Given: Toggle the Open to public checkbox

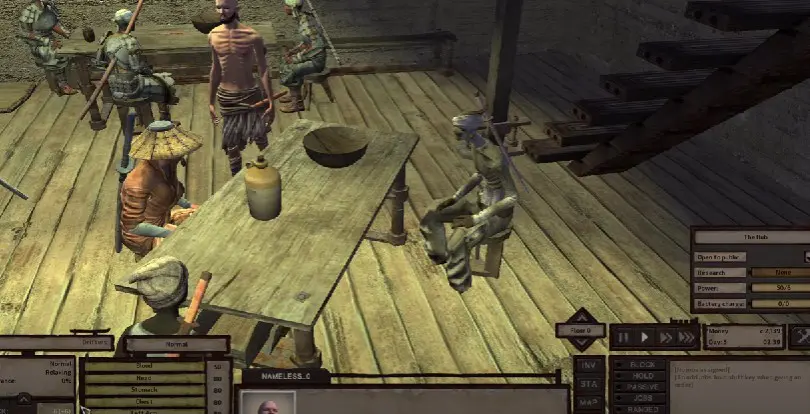Looking at the screenshot, I should click(806, 256).
